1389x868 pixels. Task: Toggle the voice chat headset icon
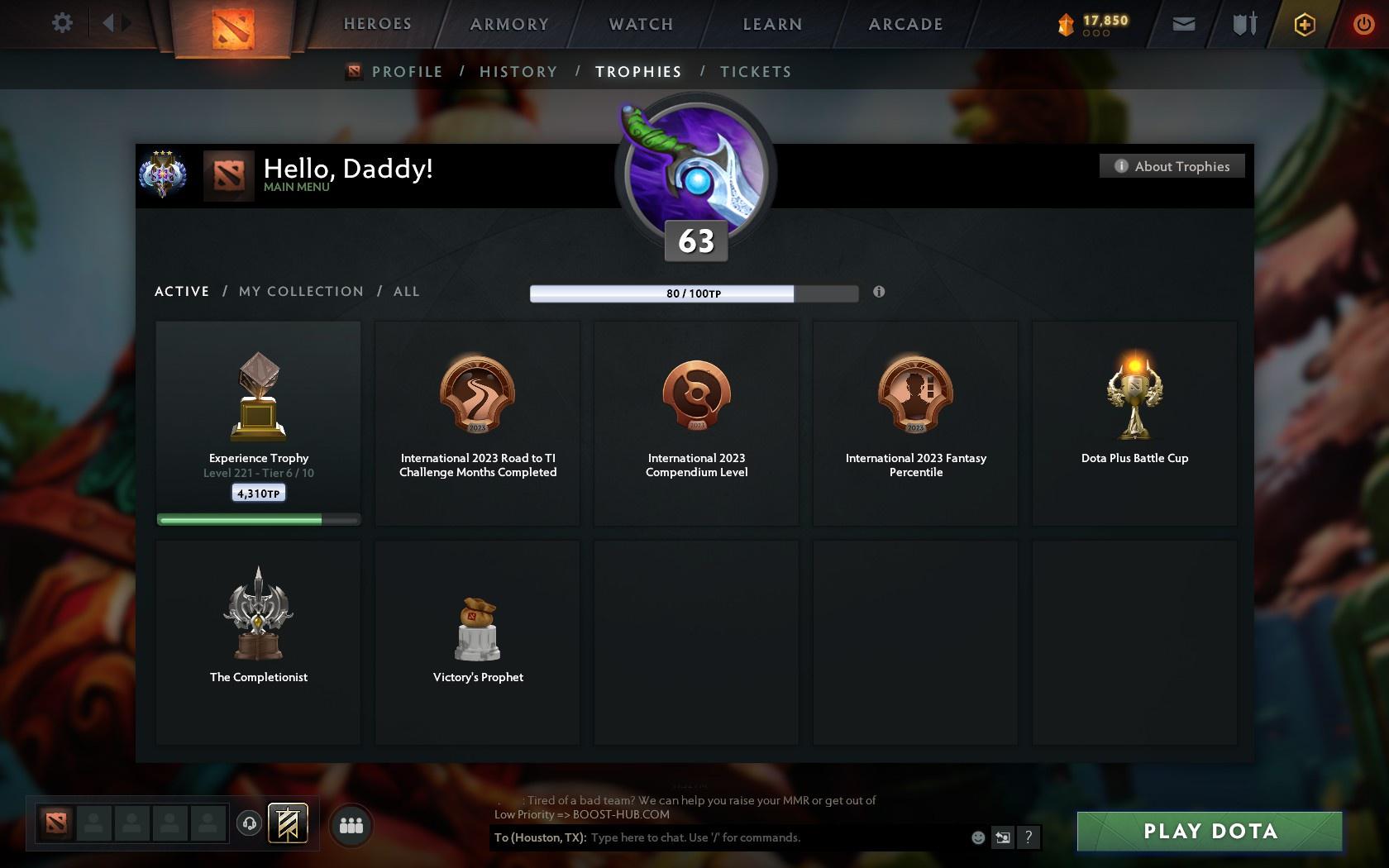coord(251,823)
